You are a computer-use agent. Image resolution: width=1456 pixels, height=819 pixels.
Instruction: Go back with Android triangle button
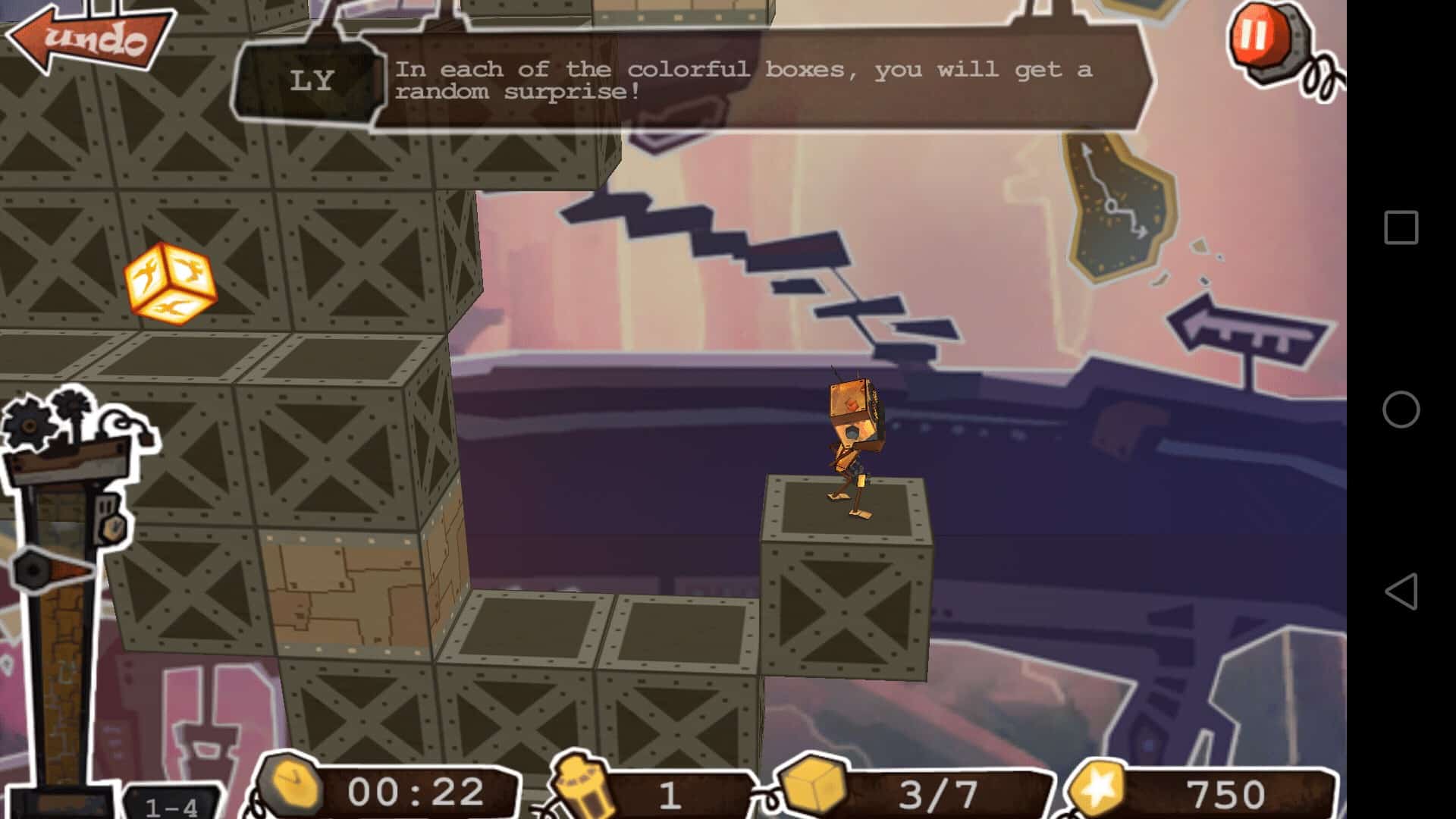click(x=1401, y=591)
